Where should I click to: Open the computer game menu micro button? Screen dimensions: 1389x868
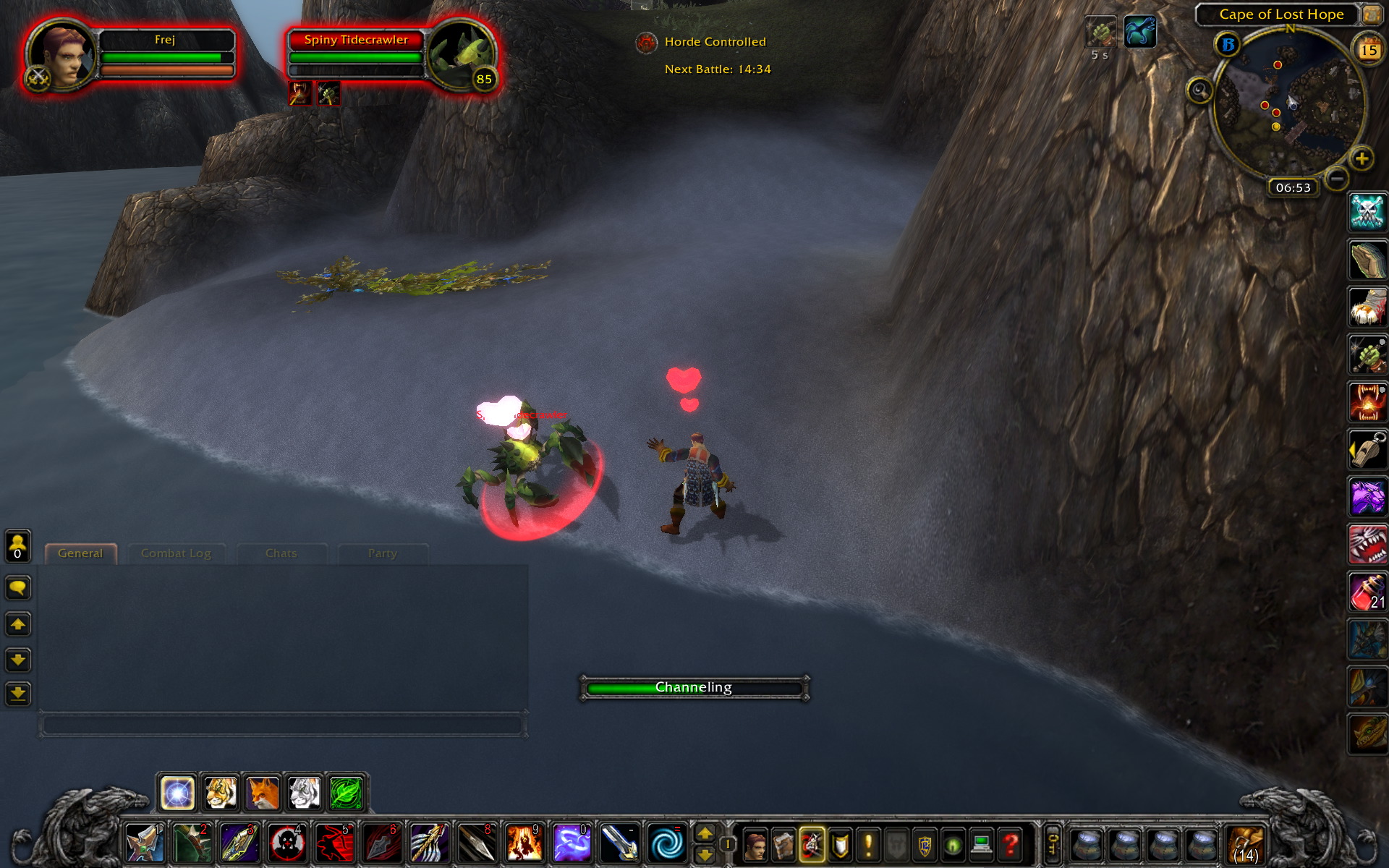point(982,844)
